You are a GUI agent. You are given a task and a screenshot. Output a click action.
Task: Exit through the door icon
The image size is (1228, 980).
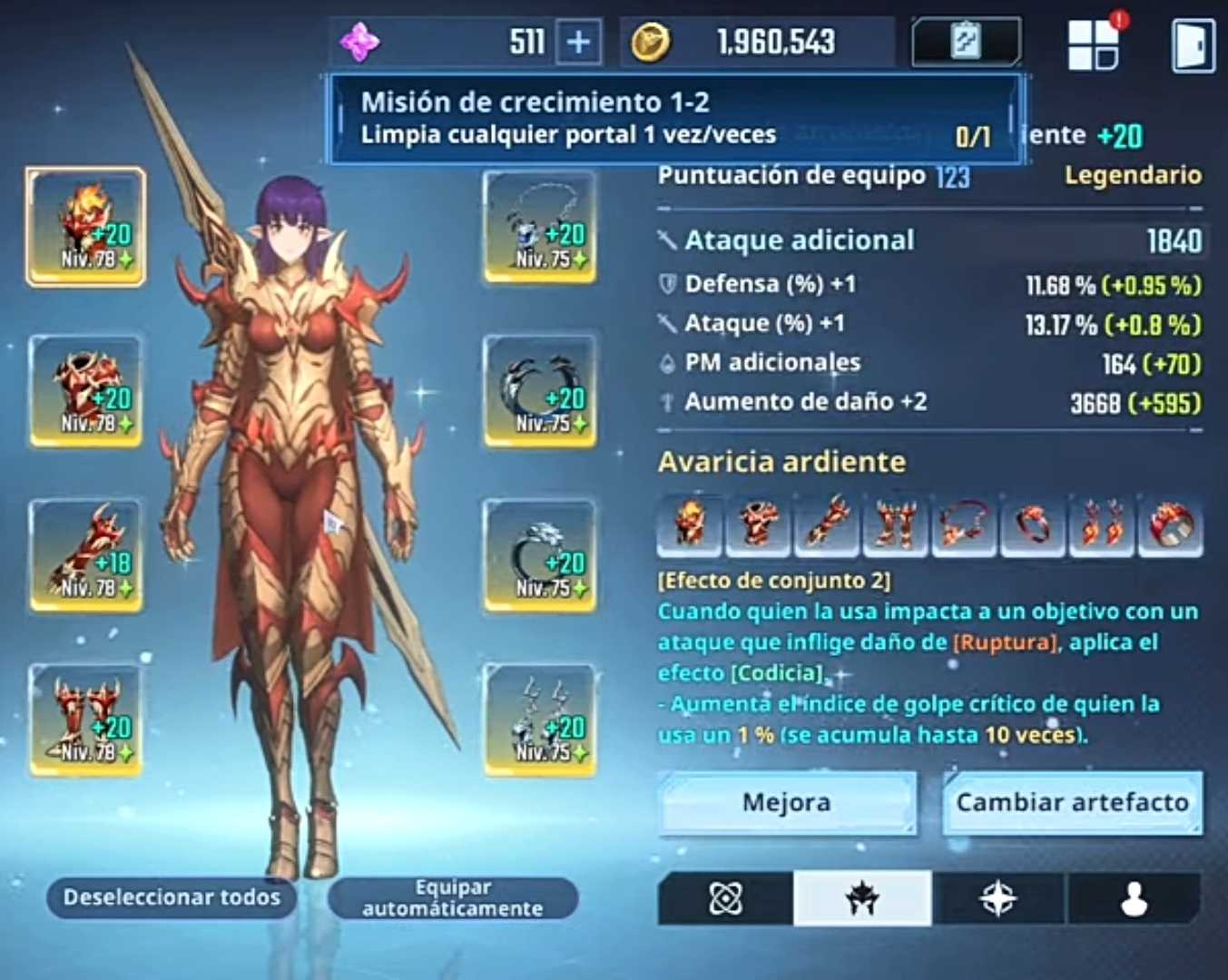tap(1193, 44)
